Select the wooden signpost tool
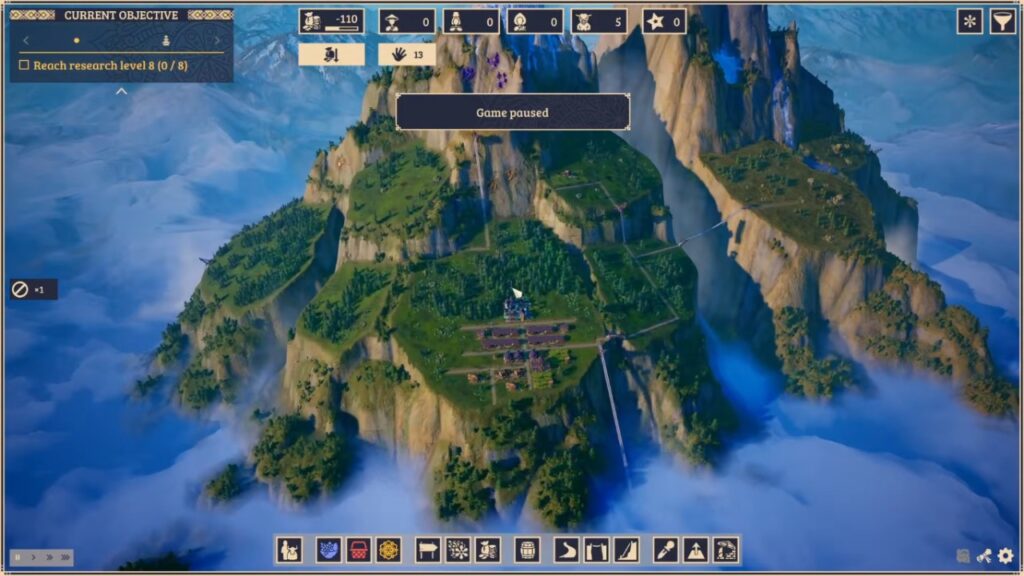The width and height of the screenshot is (1024, 576). click(x=428, y=549)
